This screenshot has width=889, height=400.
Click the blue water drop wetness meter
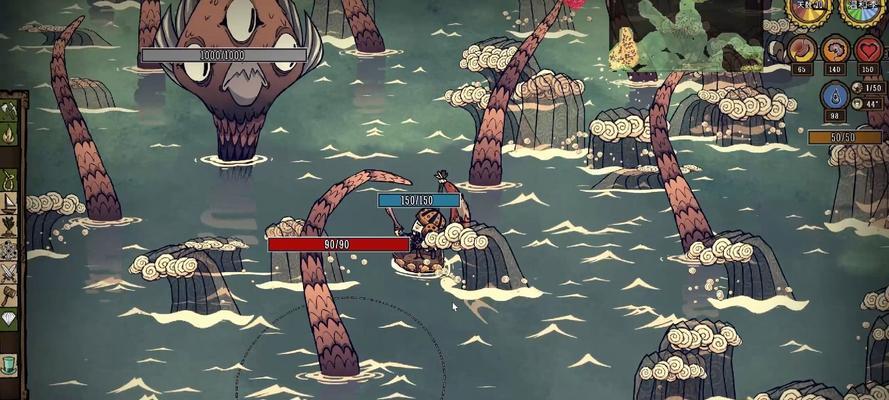click(x=835, y=96)
